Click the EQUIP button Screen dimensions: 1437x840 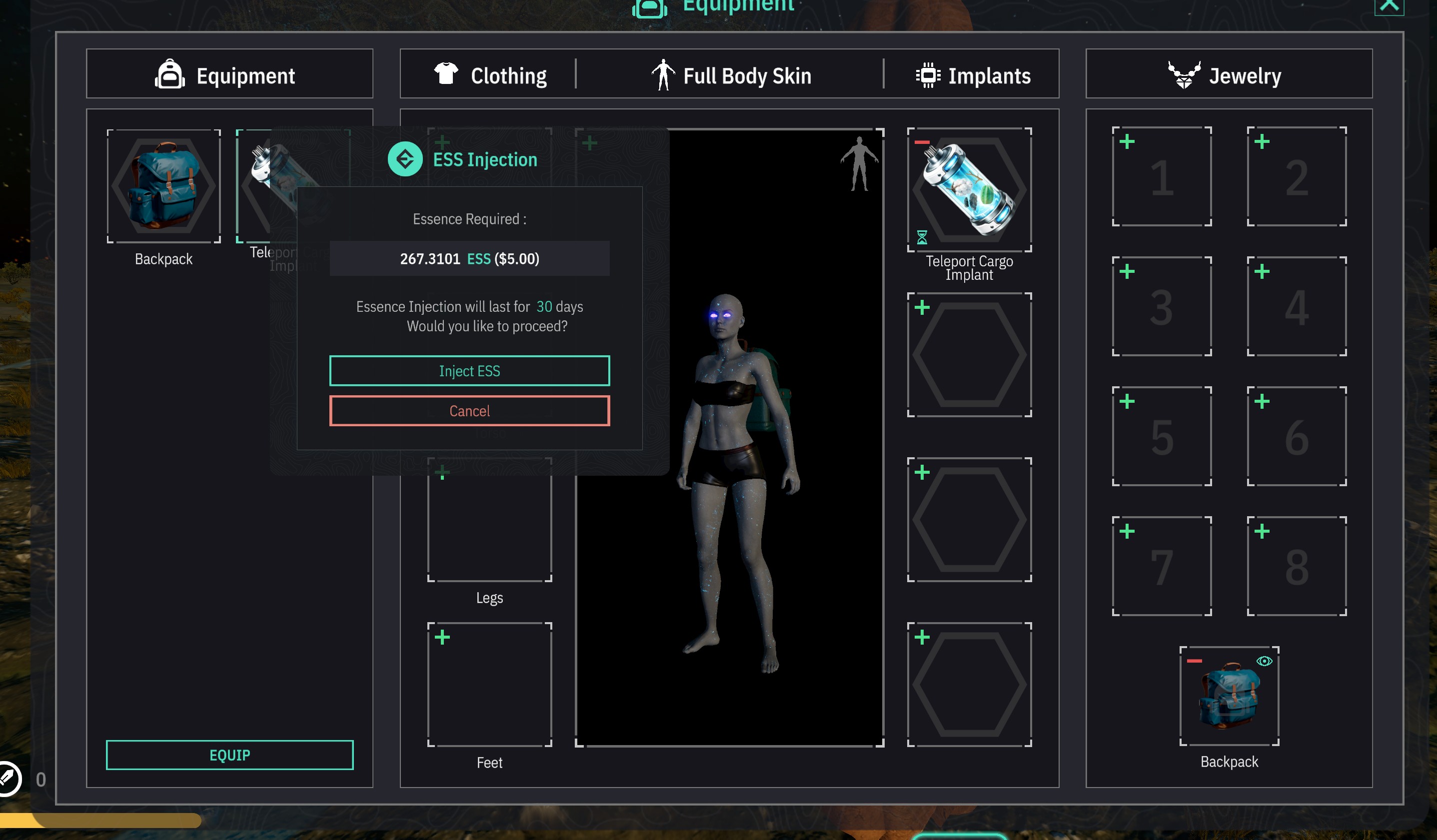pos(230,755)
